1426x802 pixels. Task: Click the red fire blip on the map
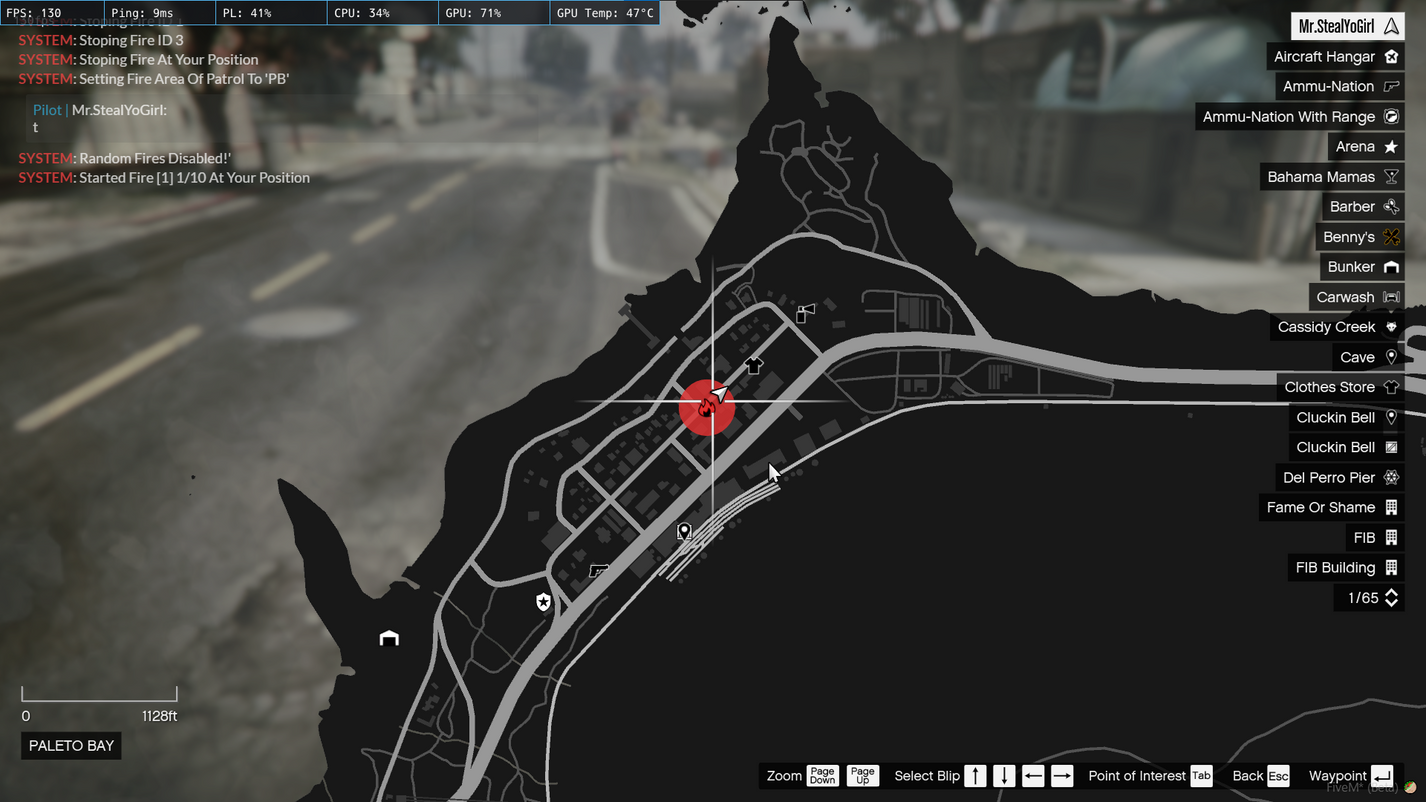(x=708, y=407)
